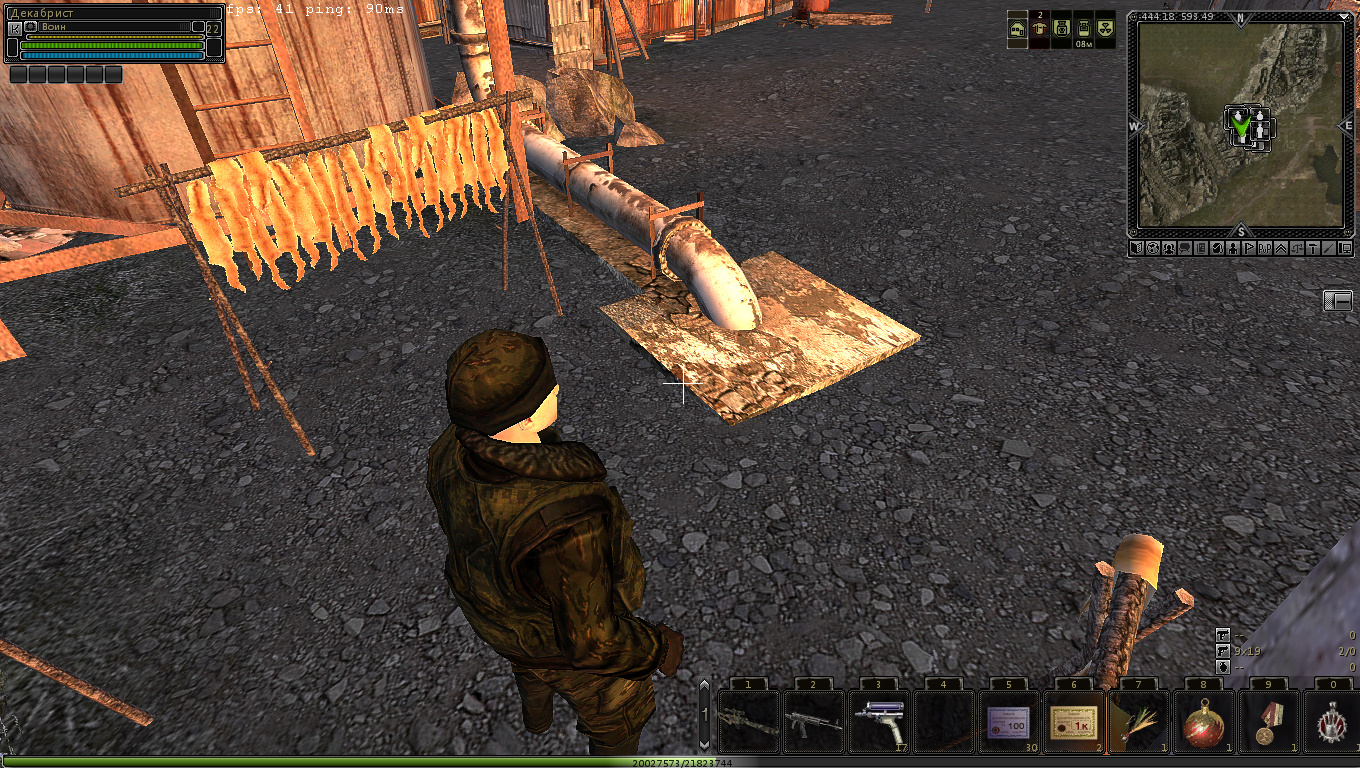Use the feathered fishing lure in slot 7
The width and height of the screenshot is (1360, 768).
tap(1138, 722)
